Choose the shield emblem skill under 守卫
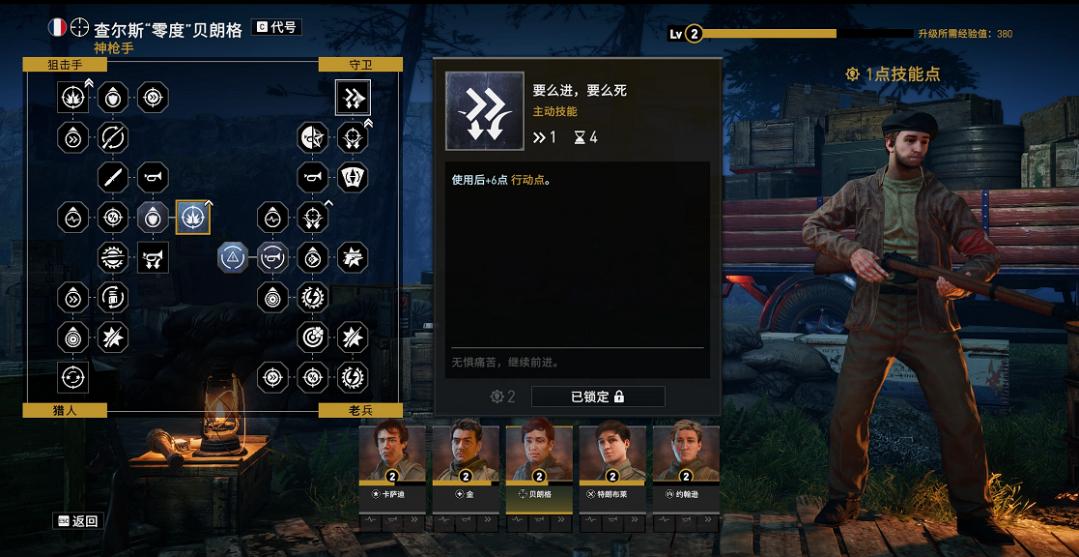This screenshot has width=1079, height=557. tap(353, 177)
